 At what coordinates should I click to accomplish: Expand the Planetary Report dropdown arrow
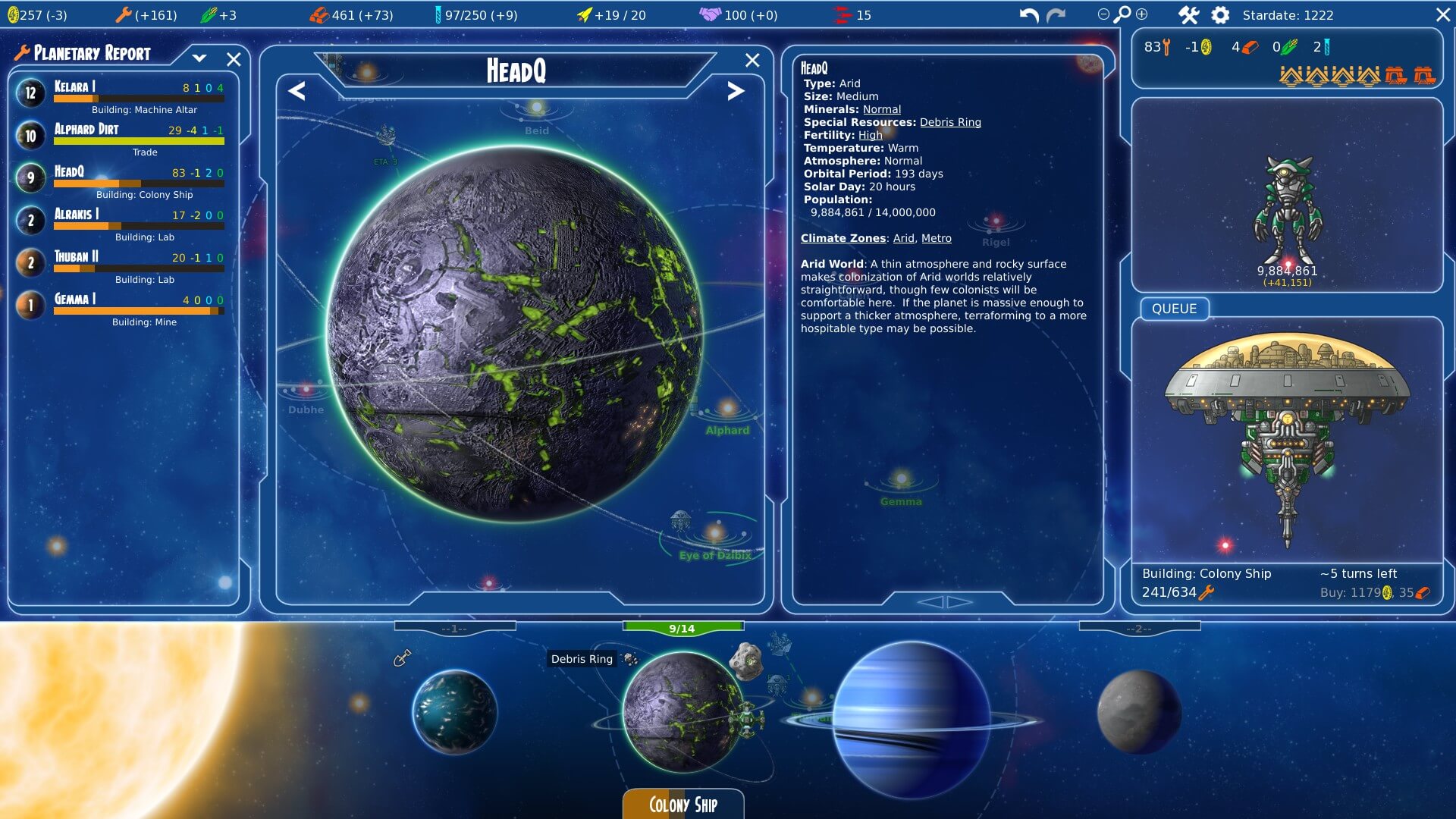[x=199, y=58]
